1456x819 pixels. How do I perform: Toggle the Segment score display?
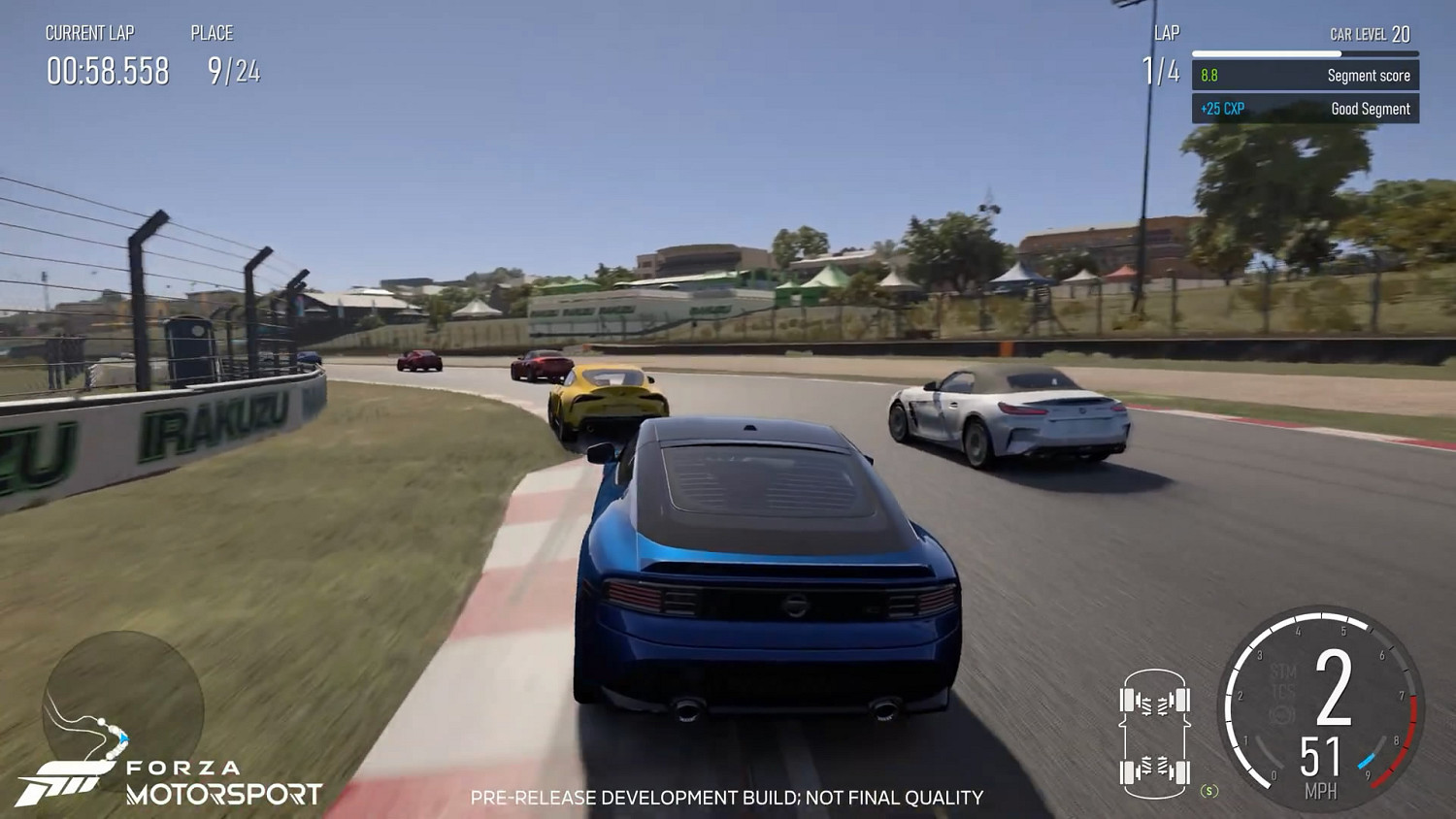(1306, 75)
